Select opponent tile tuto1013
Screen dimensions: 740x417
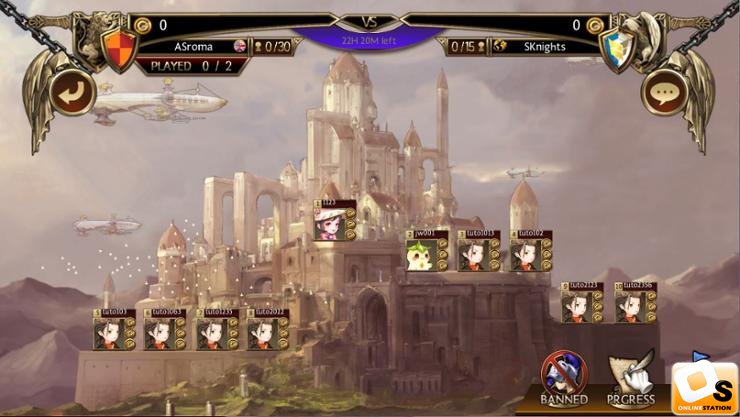tap(477, 253)
